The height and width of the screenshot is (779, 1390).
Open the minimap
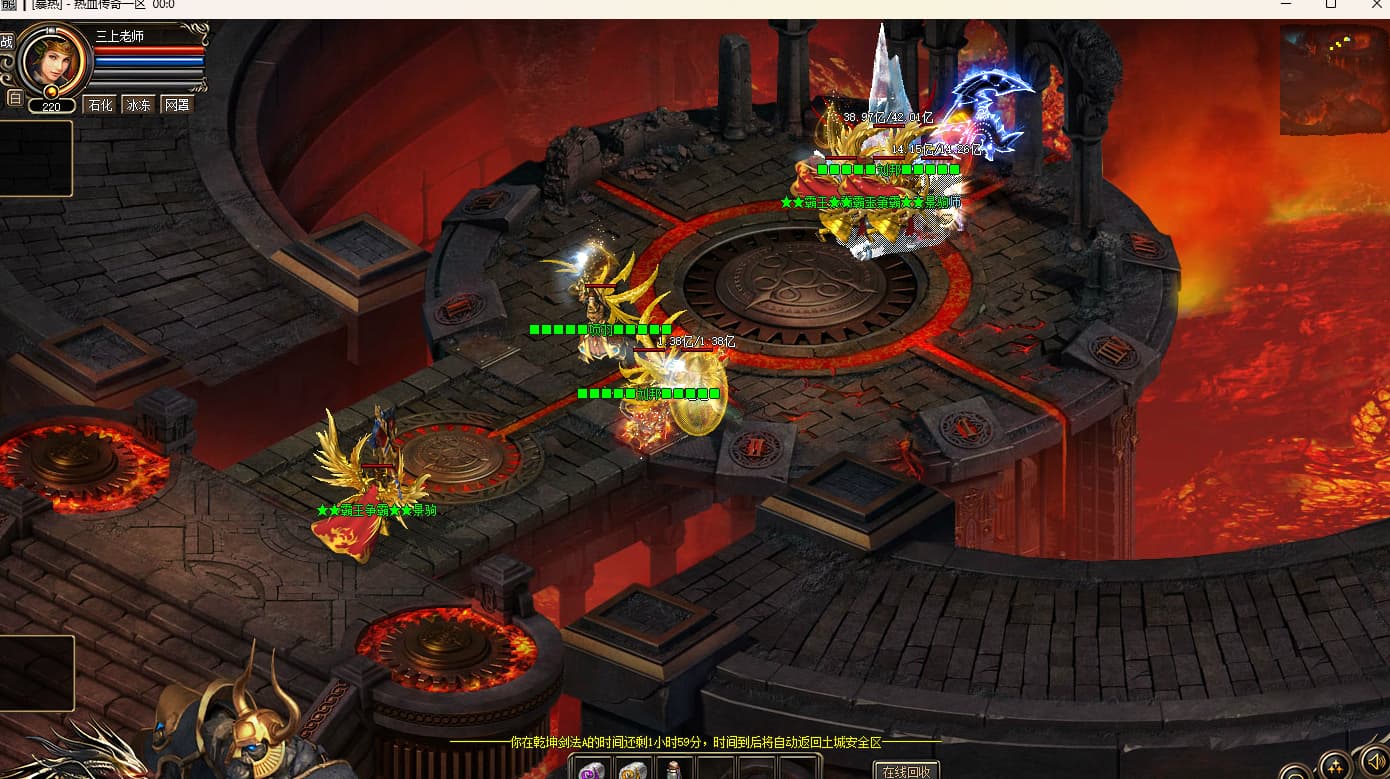[x=1333, y=78]
